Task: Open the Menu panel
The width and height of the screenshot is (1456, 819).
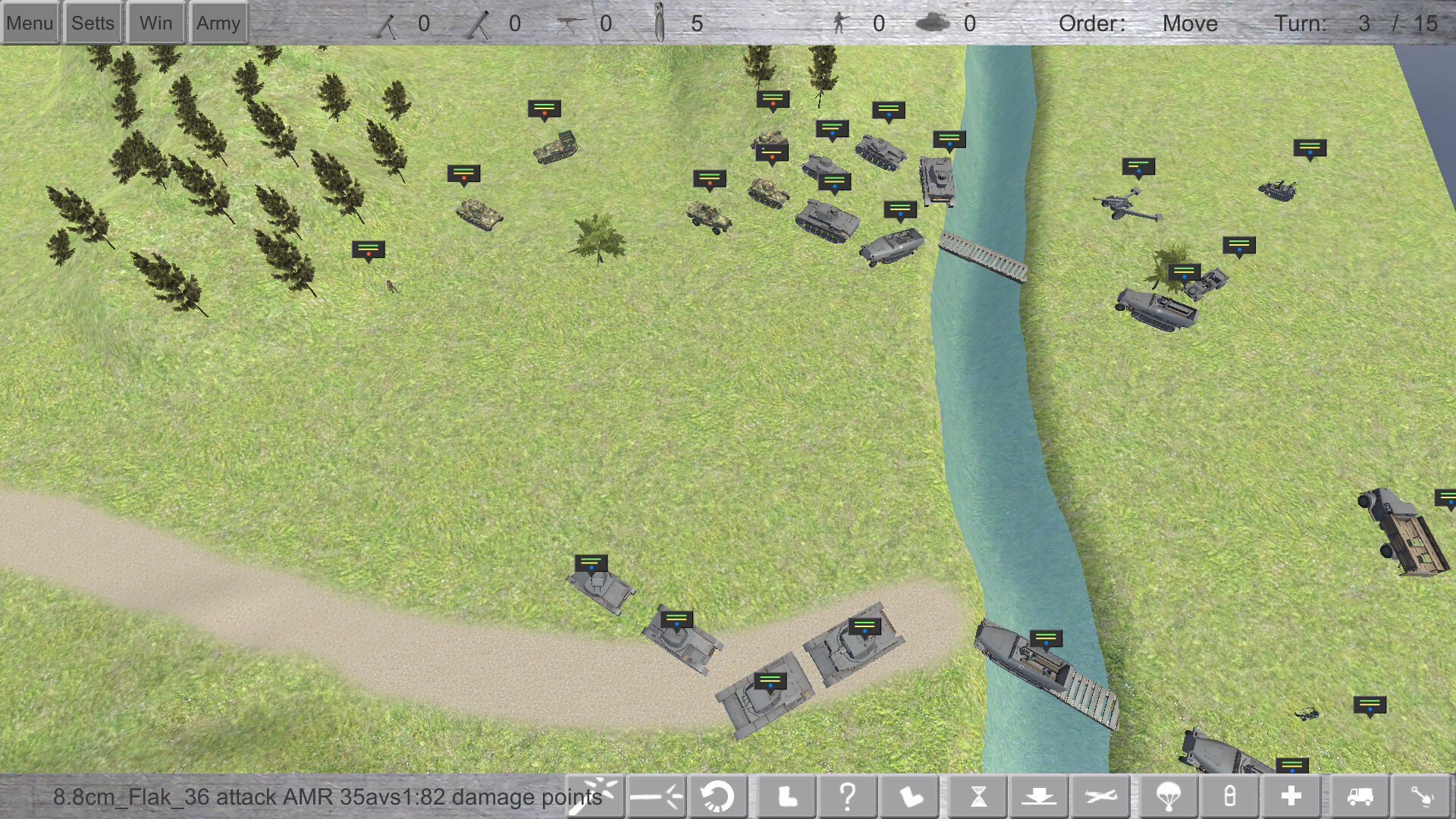Action: [x=30, y=22]
